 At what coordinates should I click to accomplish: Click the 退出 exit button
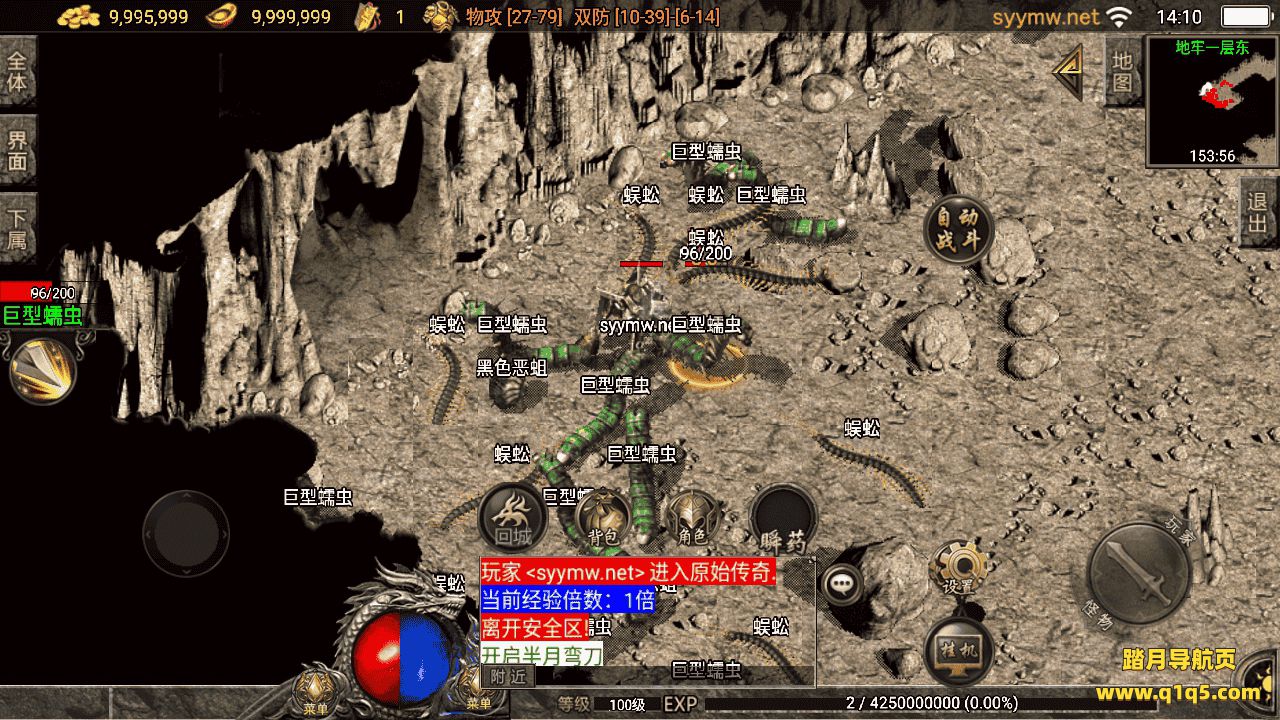[1258, 213]
